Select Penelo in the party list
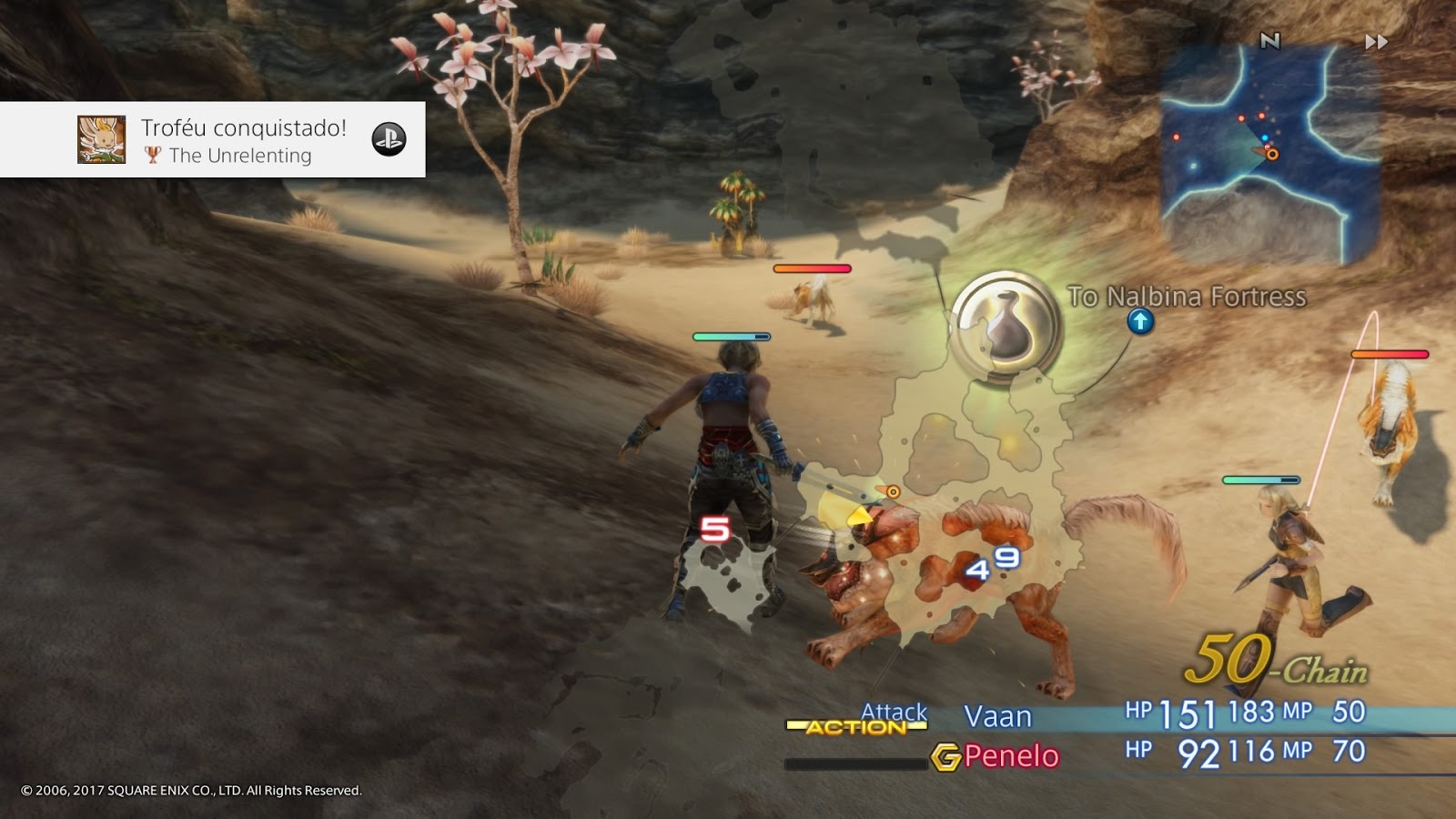1456x819 pixels. [x=1011, y=756]
